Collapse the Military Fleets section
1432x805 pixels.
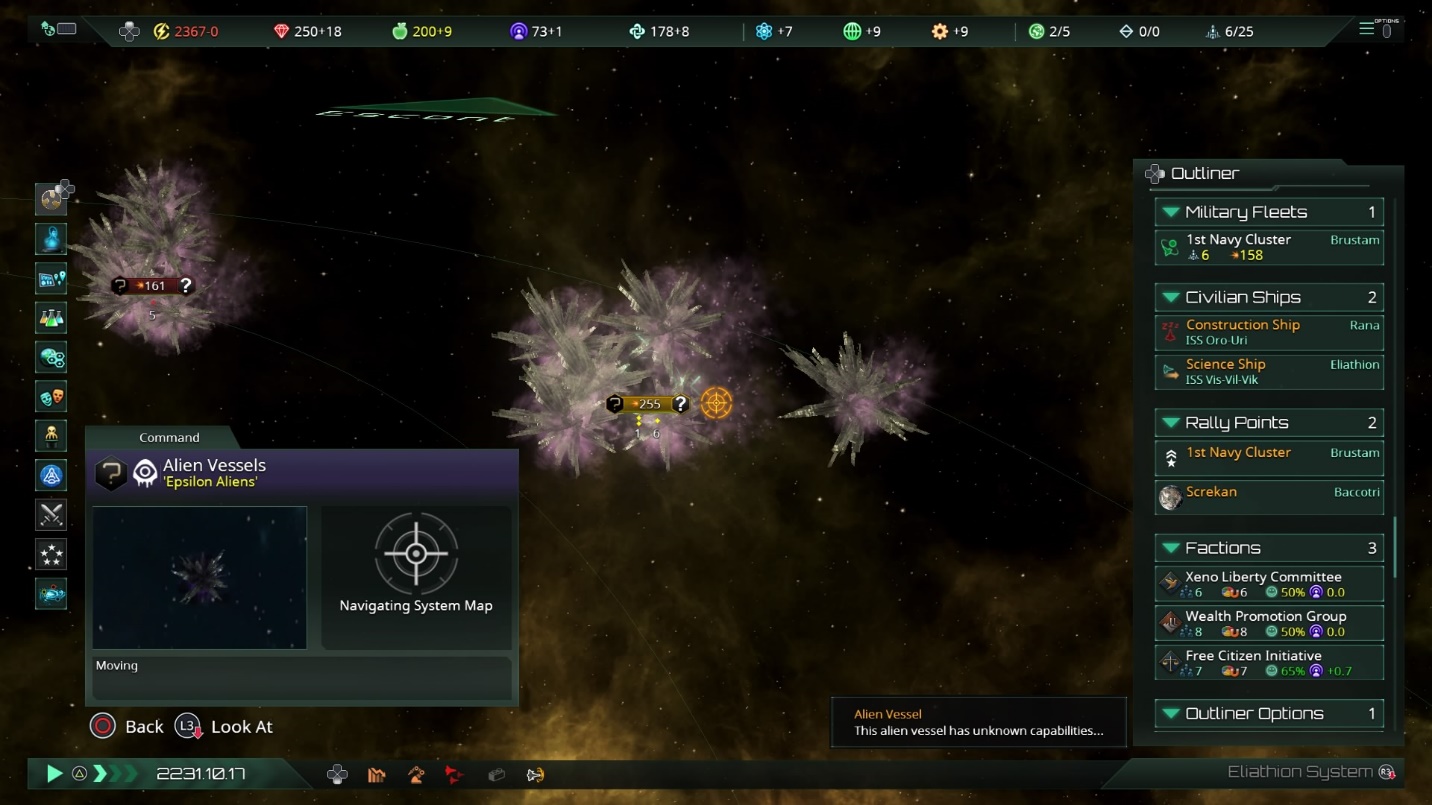pyautogui.click(x=1171, y=212)
